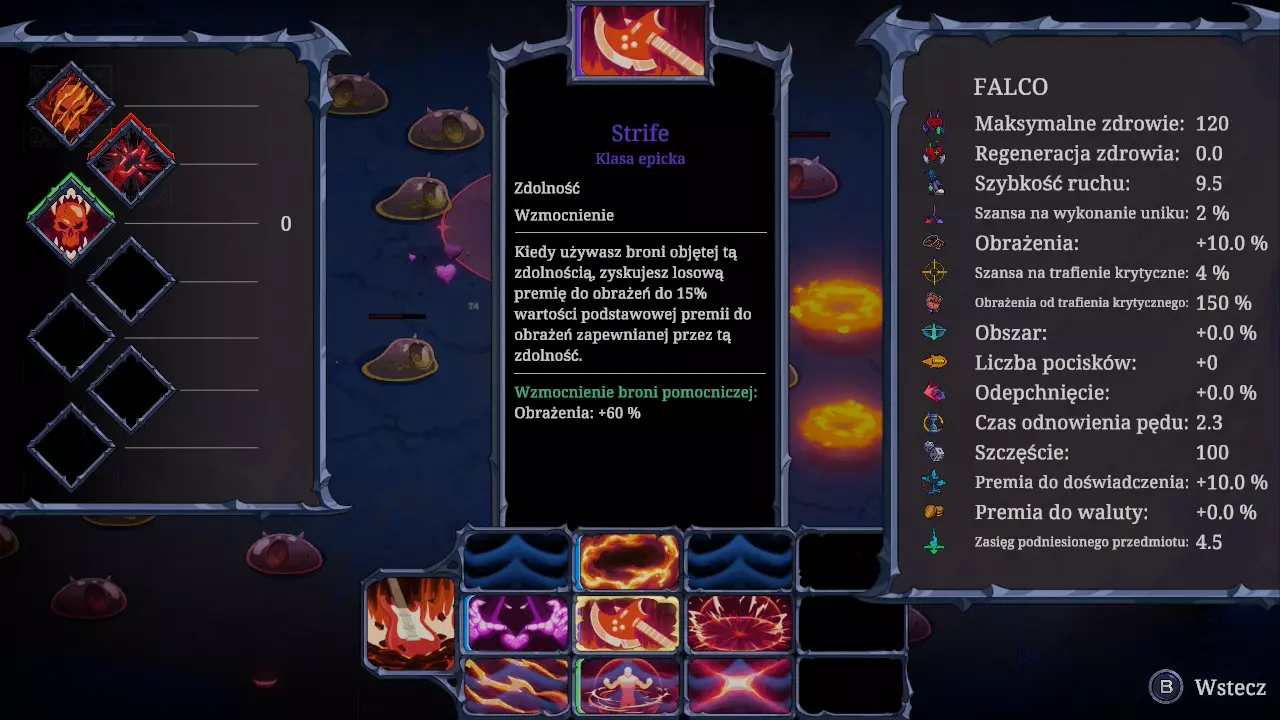Select the flaming electric guitar weapon slot

410,622
